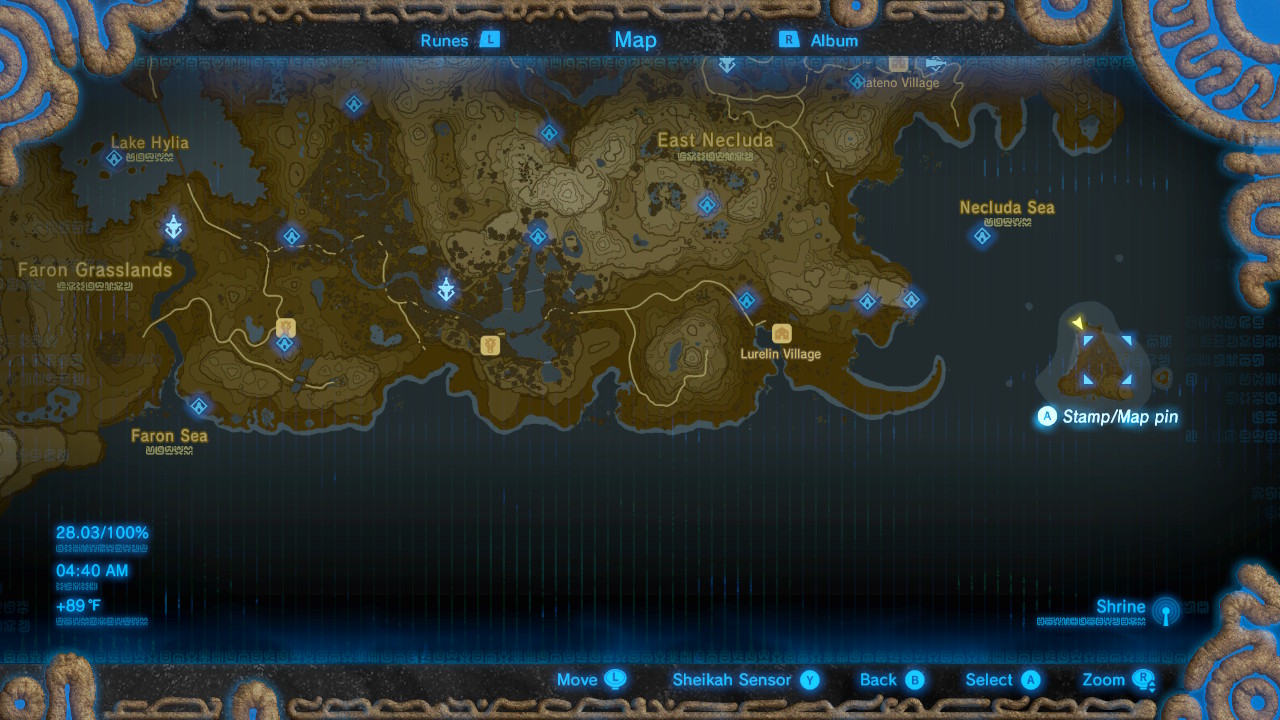Select the shrine icon near Lake Hylia
Viewport: 1280px width, 720px height.
point(113,158)
